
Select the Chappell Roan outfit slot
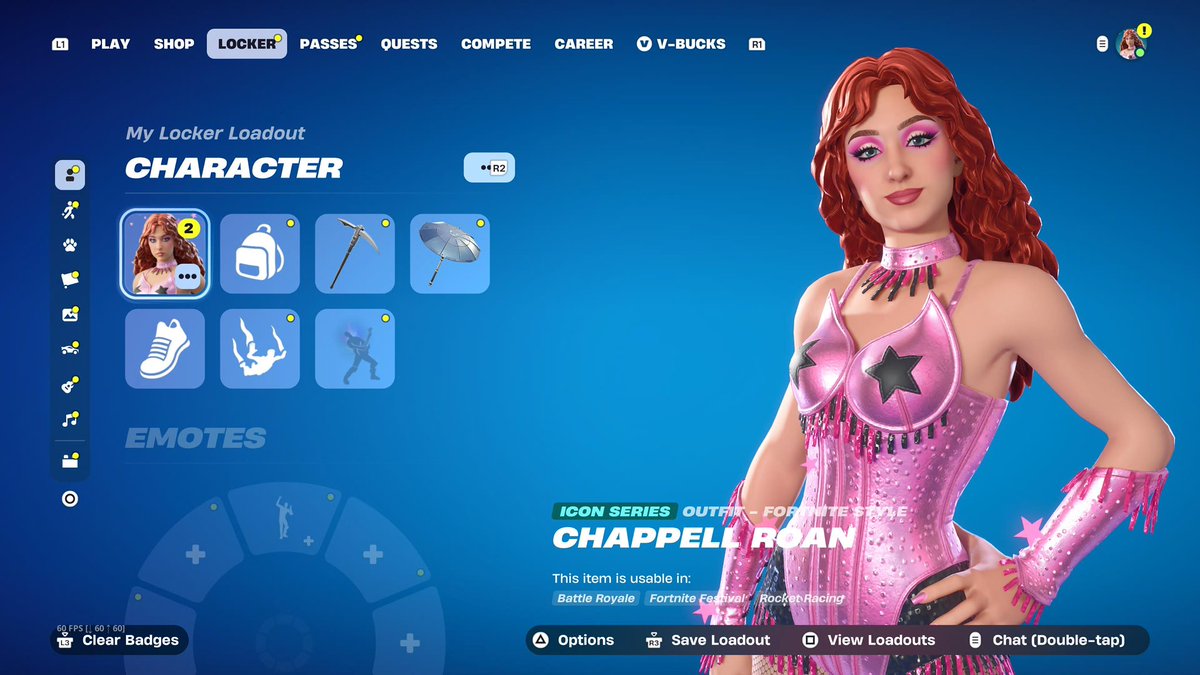tap(164, 254)
